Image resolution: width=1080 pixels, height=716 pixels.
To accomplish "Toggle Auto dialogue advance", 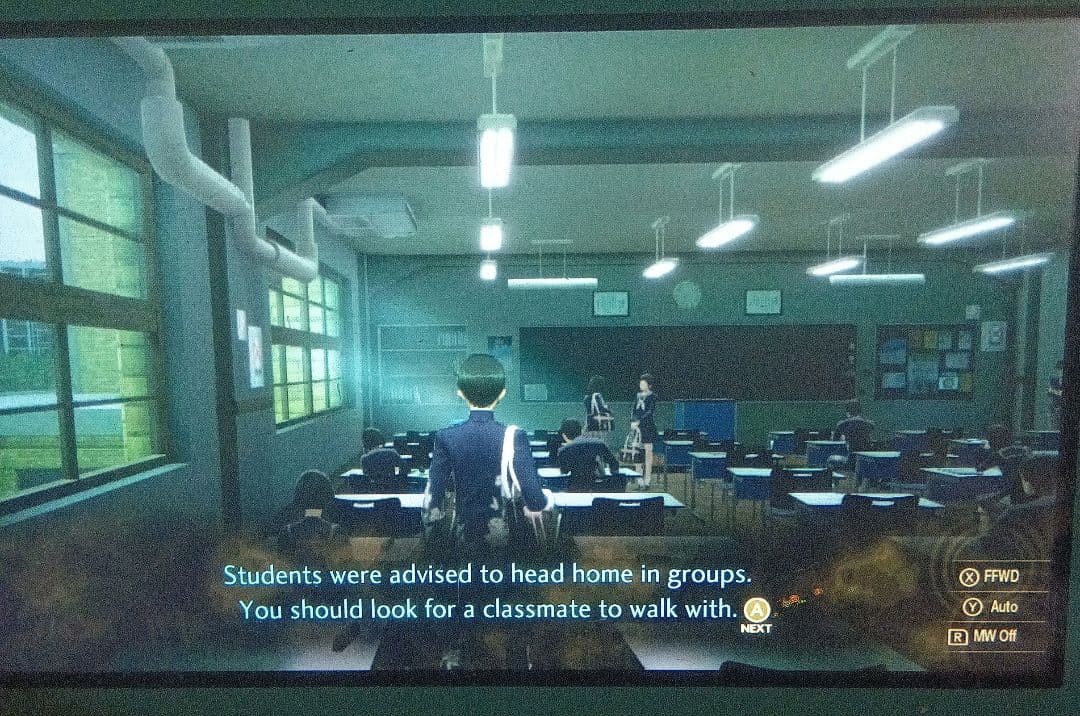I will 990,606.
